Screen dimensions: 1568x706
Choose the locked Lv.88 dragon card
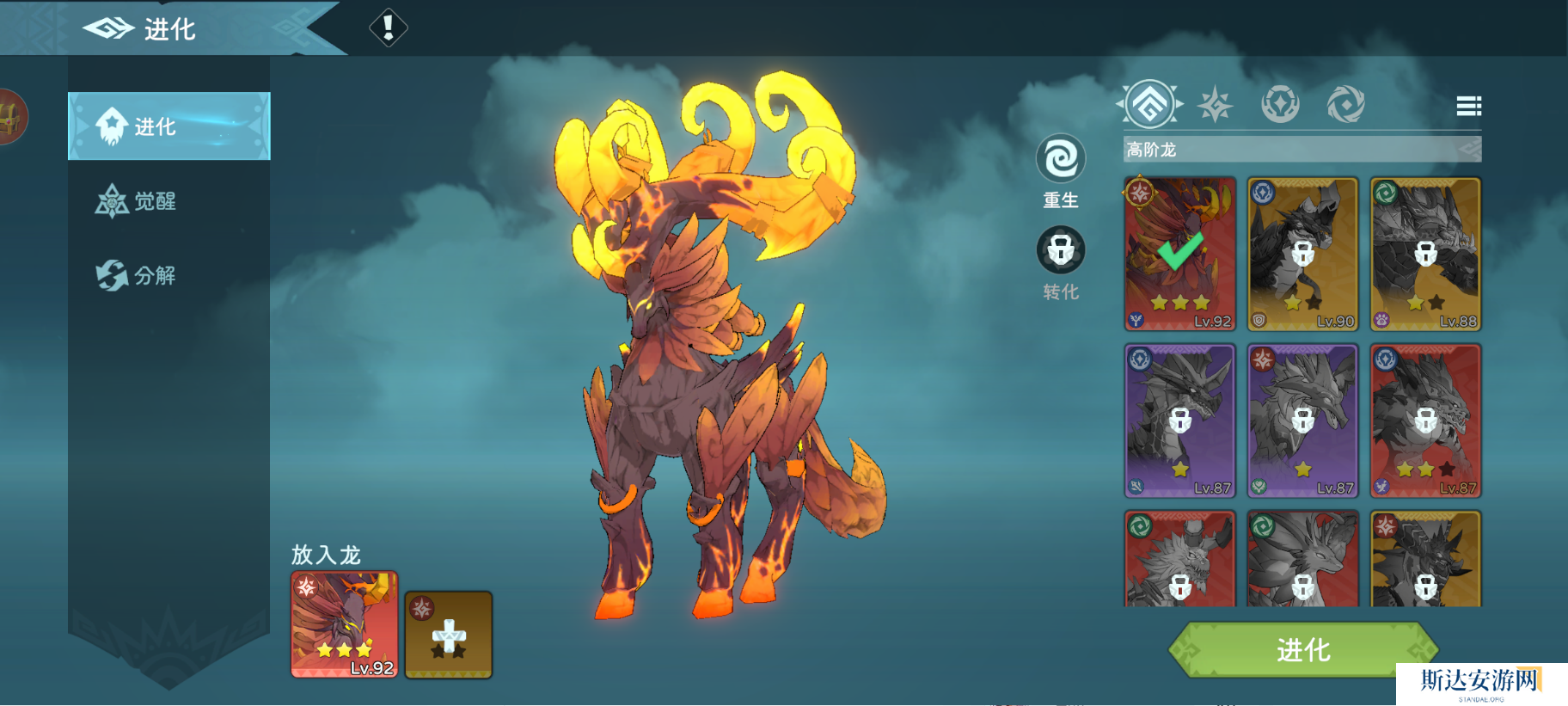pyautogui.click(x=1425, y=254)
